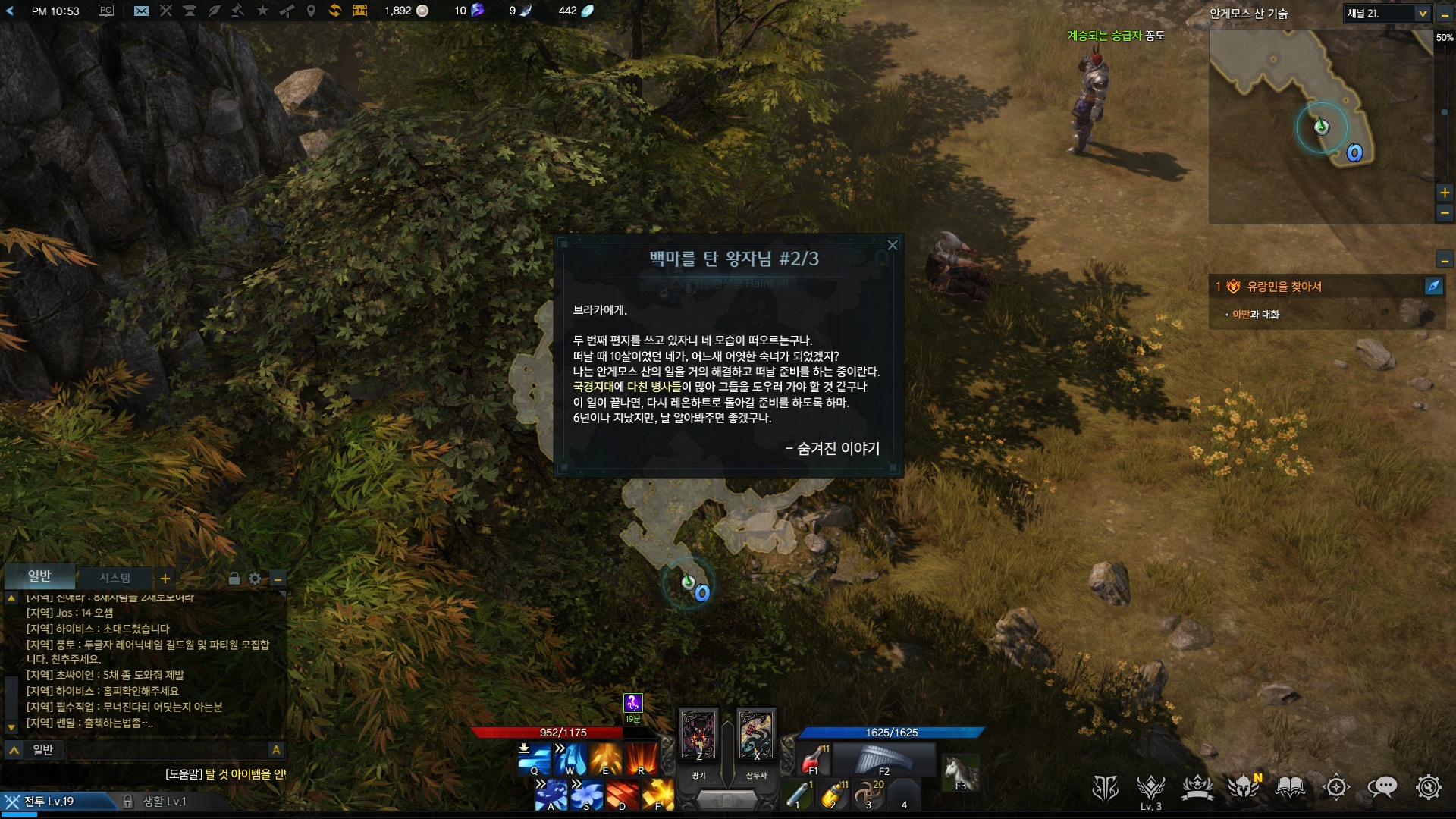Select the 광기 card on Z
This screenshot has height=819, width=1456.
pyautogui.click(x=698, y=735)
